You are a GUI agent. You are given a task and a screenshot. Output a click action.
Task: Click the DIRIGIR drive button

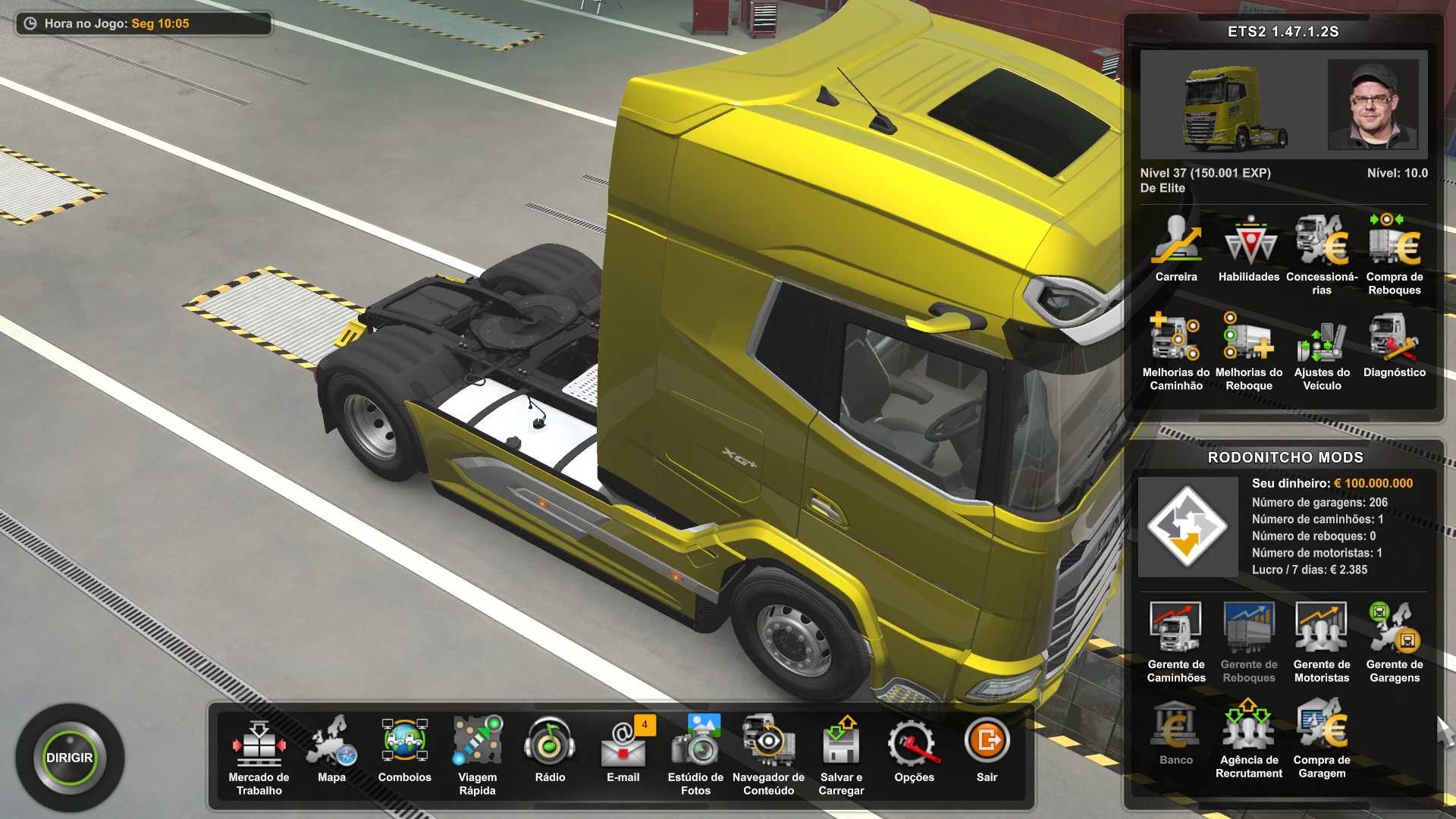coord(70,758)
